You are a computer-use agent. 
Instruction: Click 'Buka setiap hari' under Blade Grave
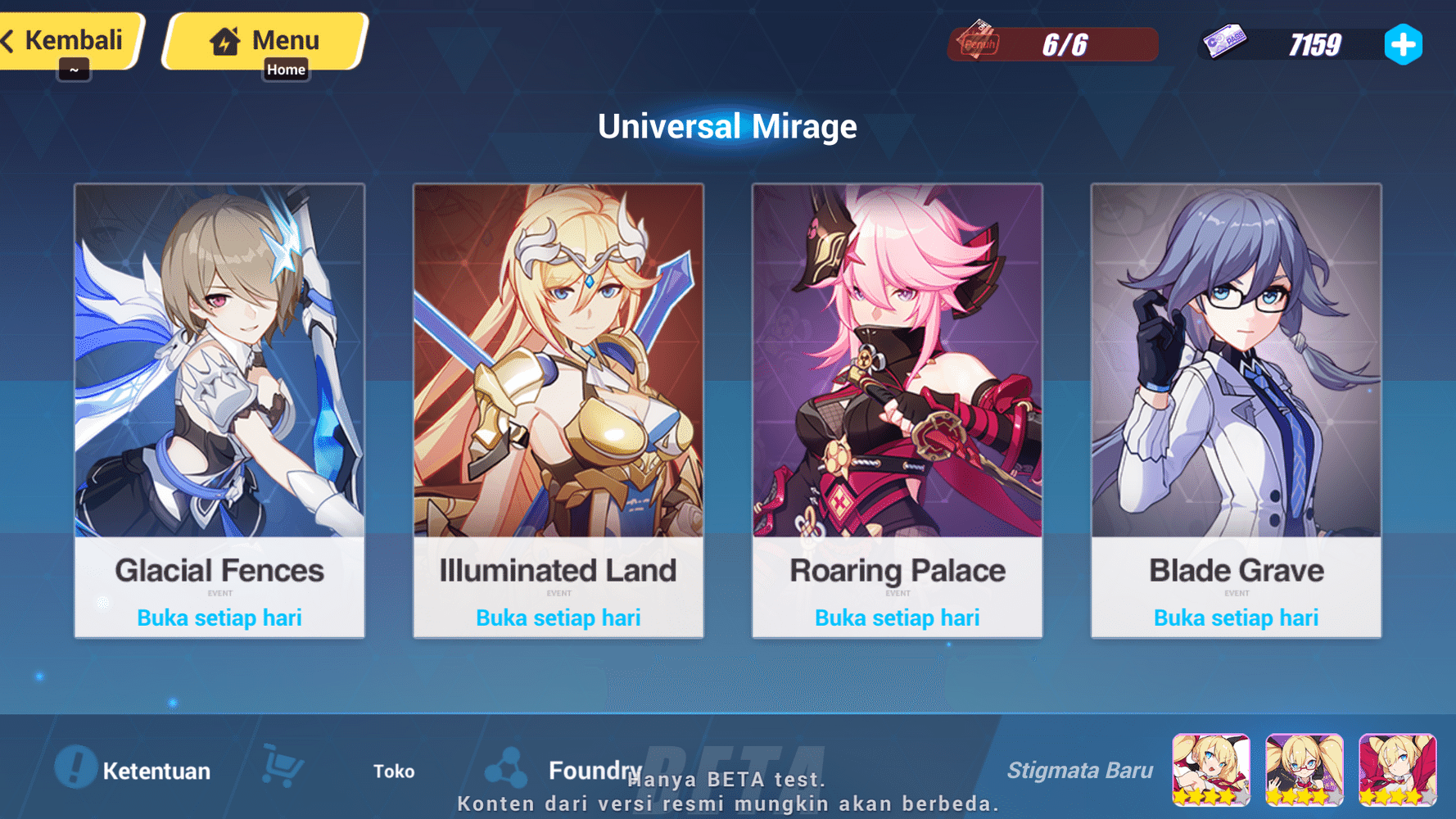(x=1235, y=618)
